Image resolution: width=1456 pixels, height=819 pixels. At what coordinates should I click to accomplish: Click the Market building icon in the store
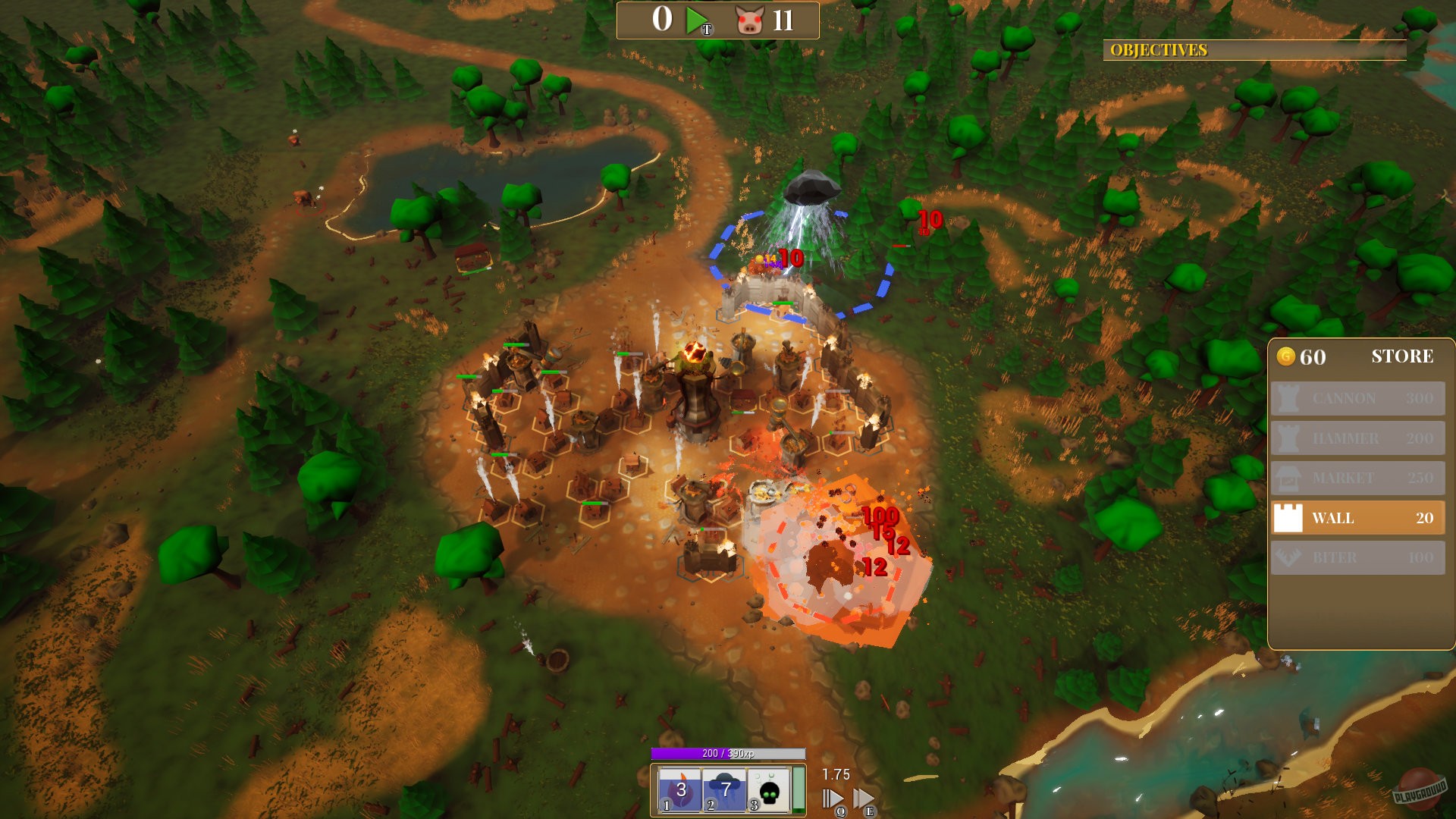click(x=1288, y=479)
